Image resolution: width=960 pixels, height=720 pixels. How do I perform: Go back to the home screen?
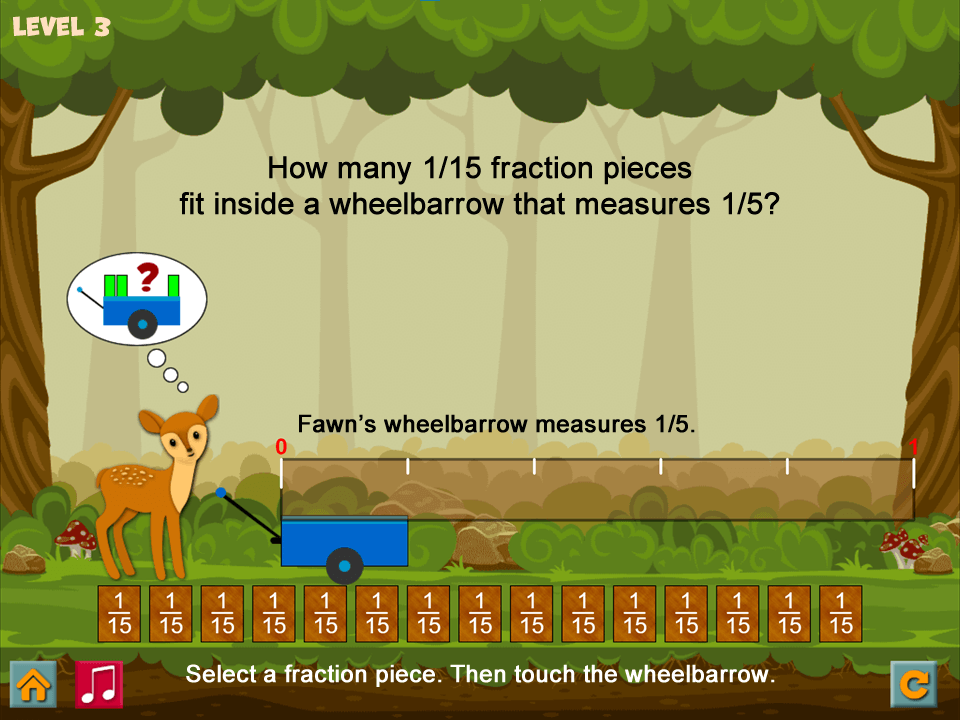[x=33, y=684]
